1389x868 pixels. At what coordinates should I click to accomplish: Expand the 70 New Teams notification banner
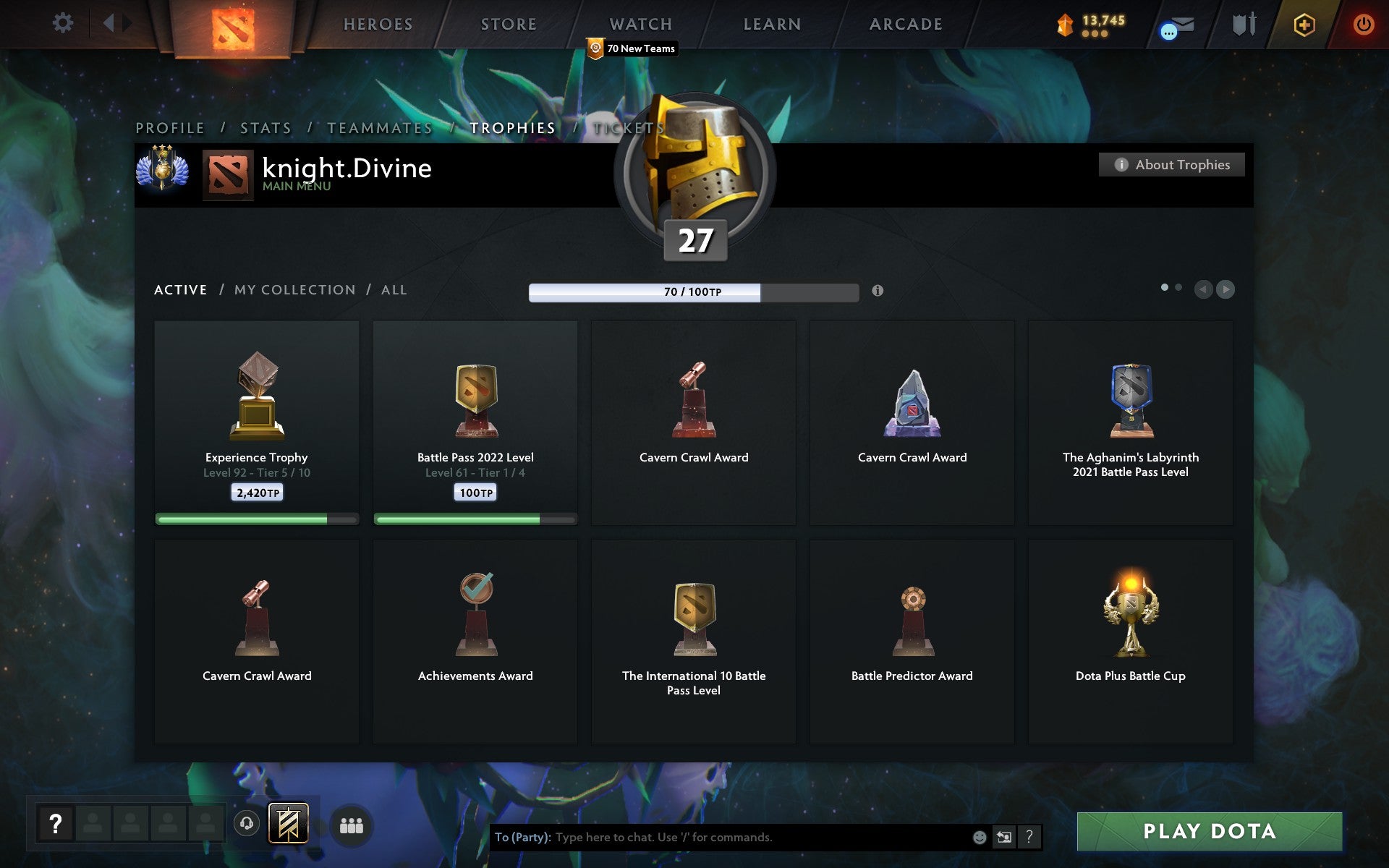click(x=631, y=48)
